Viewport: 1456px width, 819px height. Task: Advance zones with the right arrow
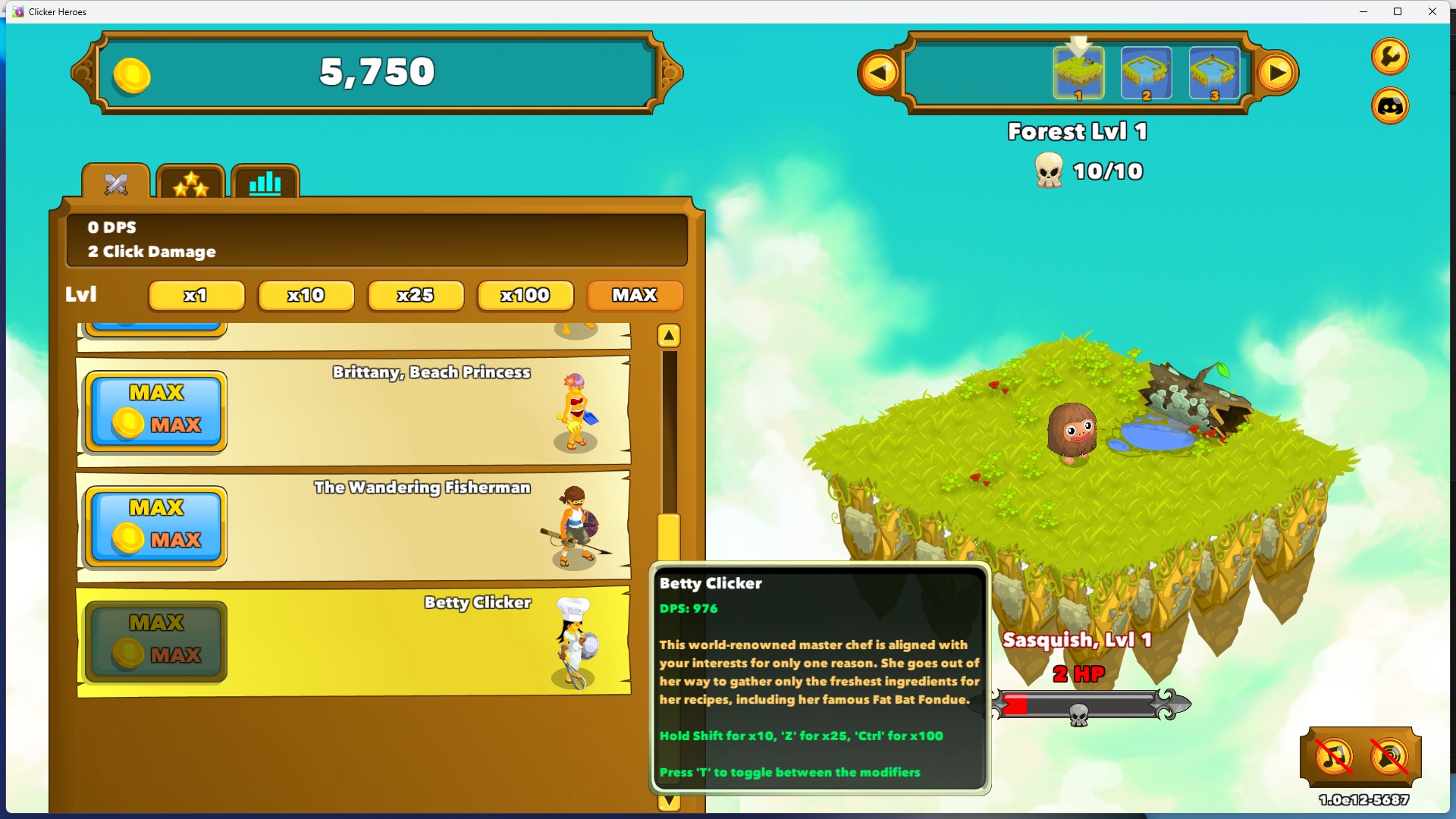(x=1277, y=73)
